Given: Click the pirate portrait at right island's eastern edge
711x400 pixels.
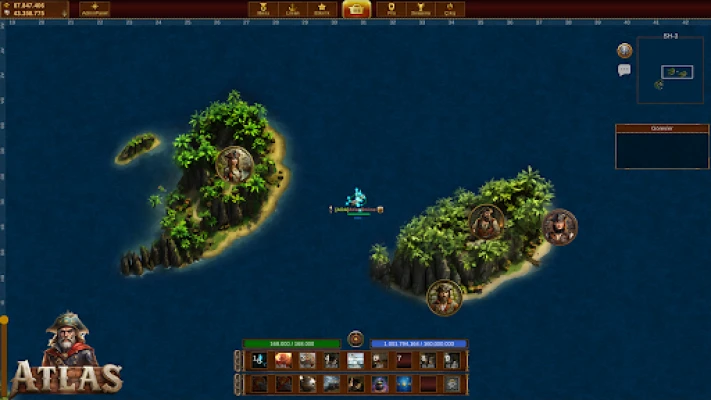Looking at the screenshot, I should click(559, 227).
